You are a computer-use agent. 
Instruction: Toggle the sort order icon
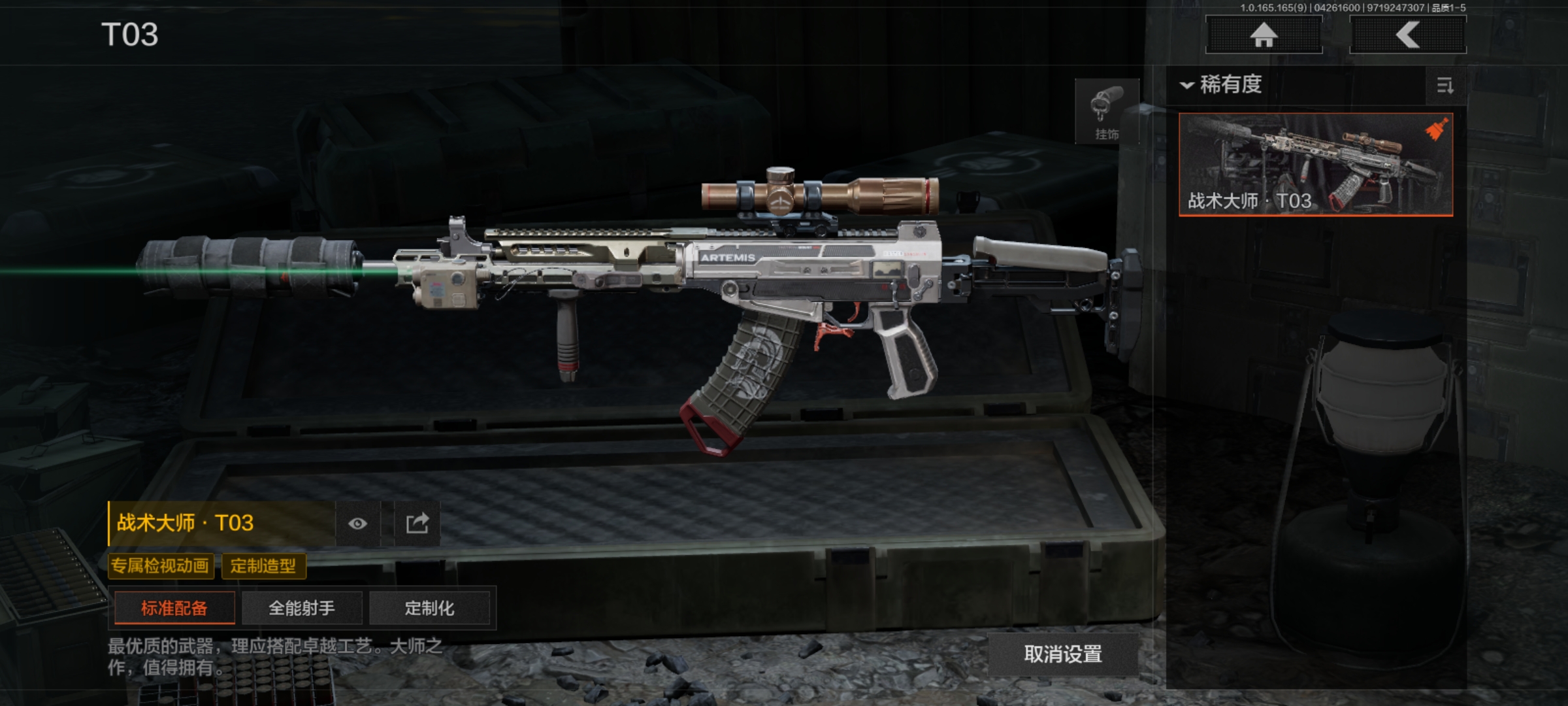(x=1445, y=86)
